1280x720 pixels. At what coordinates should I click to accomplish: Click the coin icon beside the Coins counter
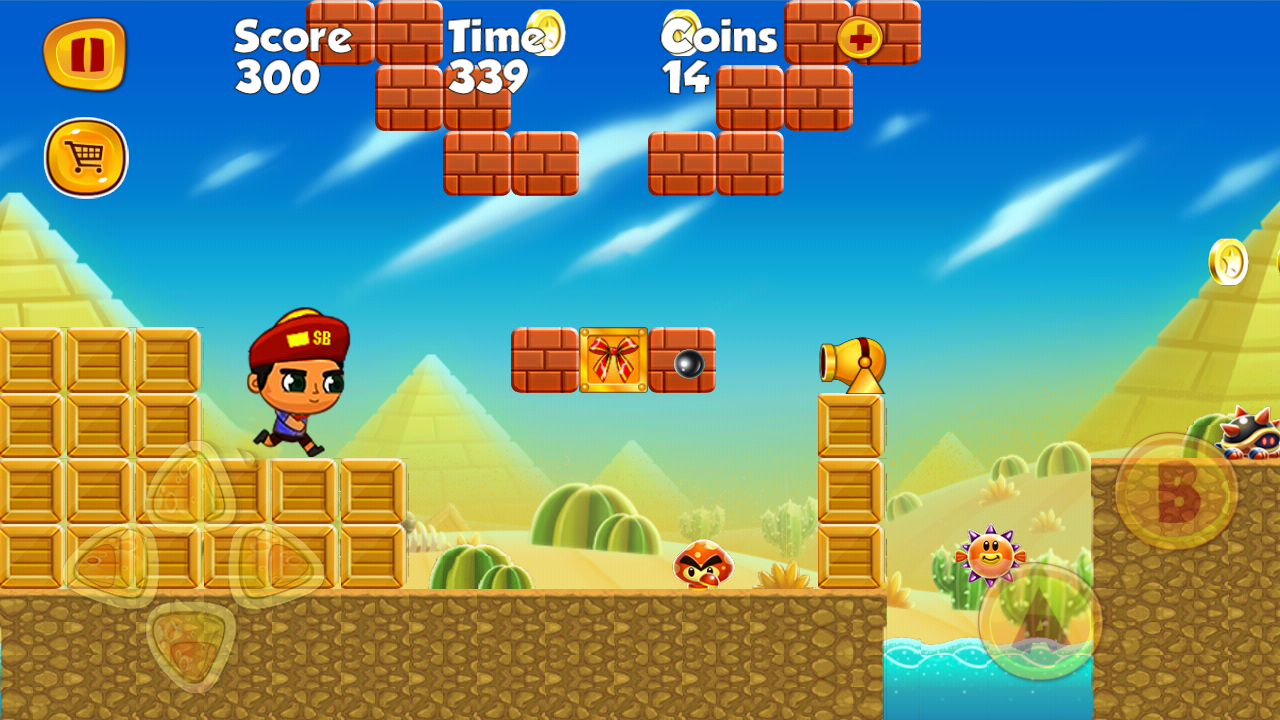click(x=679, y=27)
